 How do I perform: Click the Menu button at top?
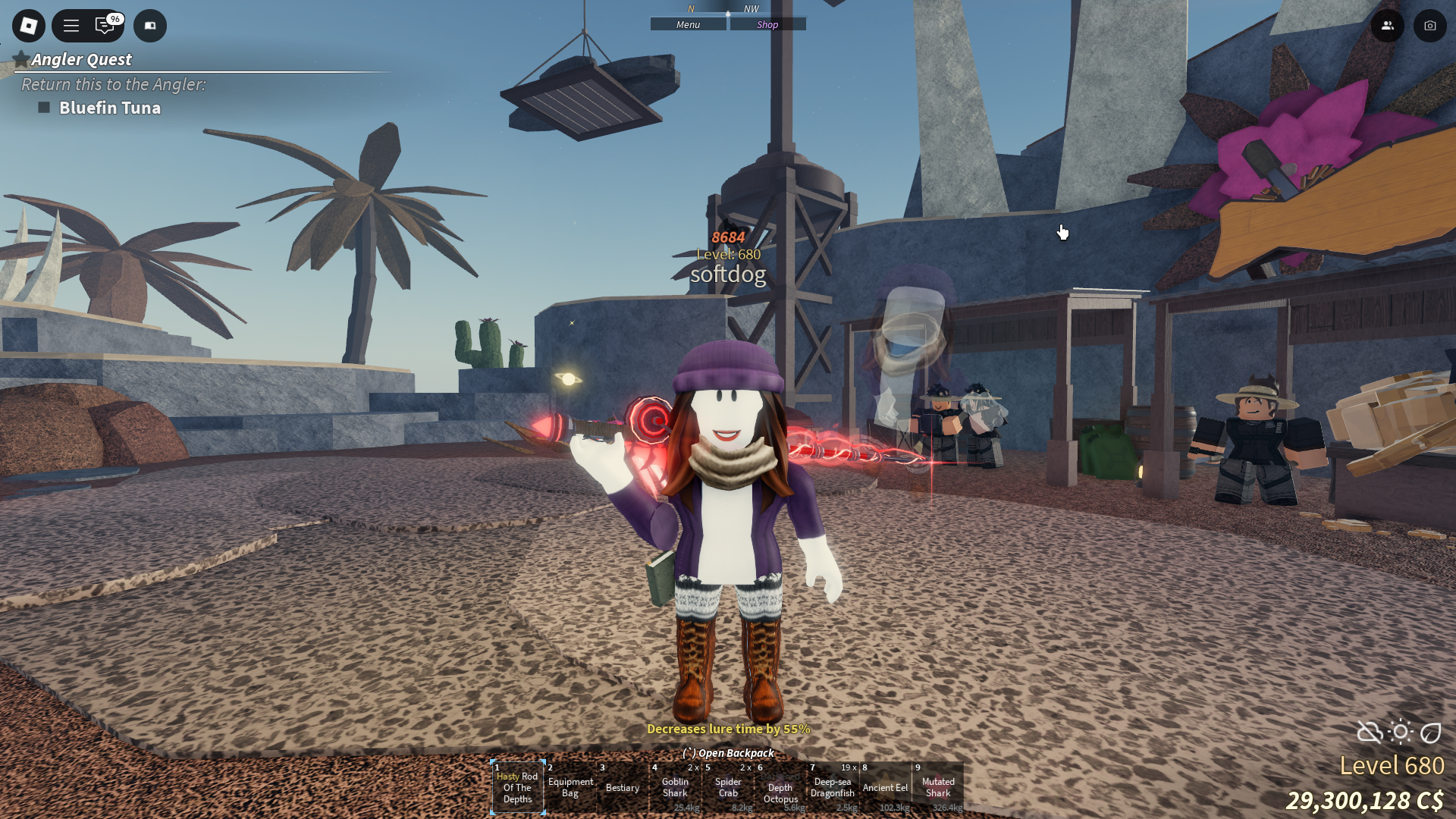[x=688, y=25]
